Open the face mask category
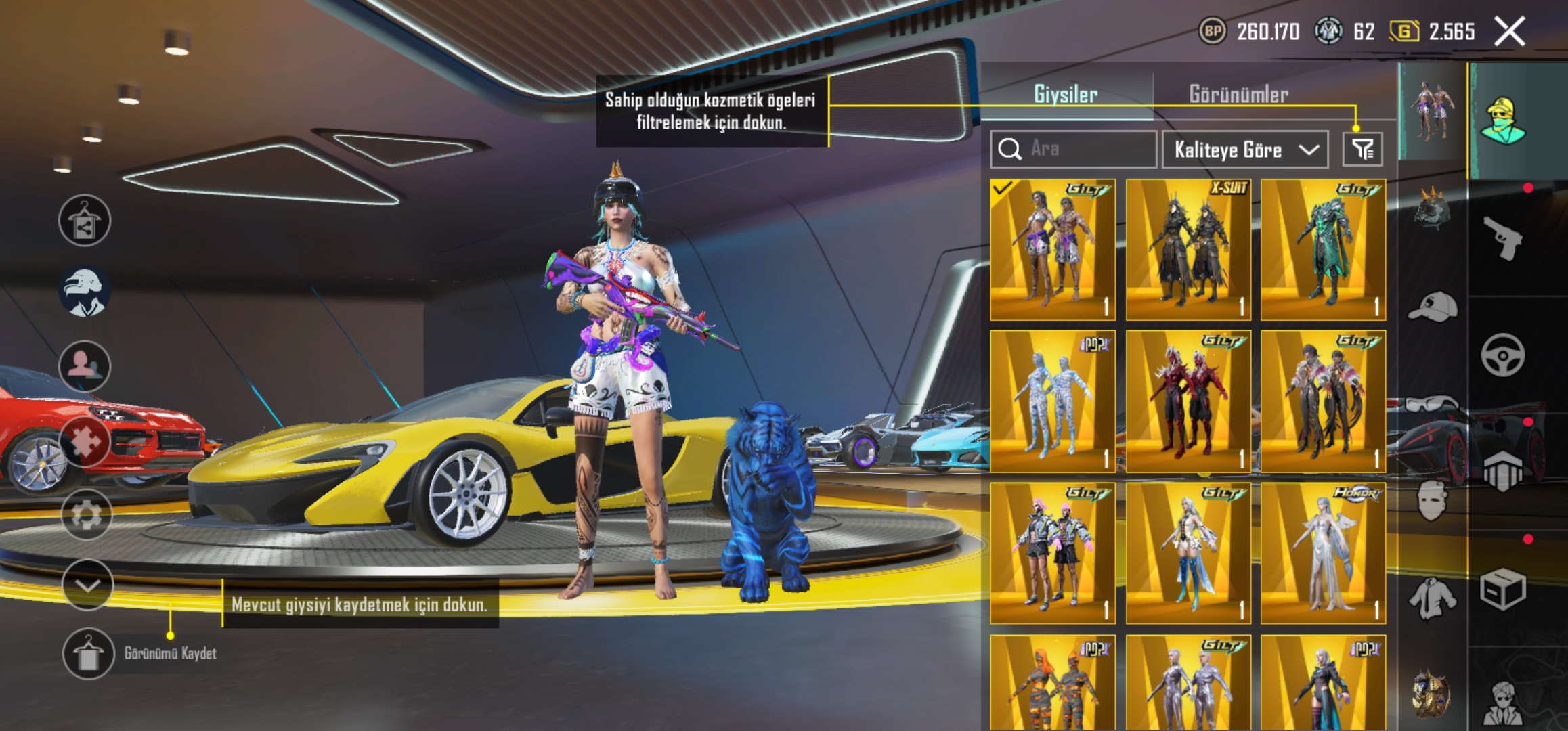The image size is (1568, 731). [x=1433, y=501]
